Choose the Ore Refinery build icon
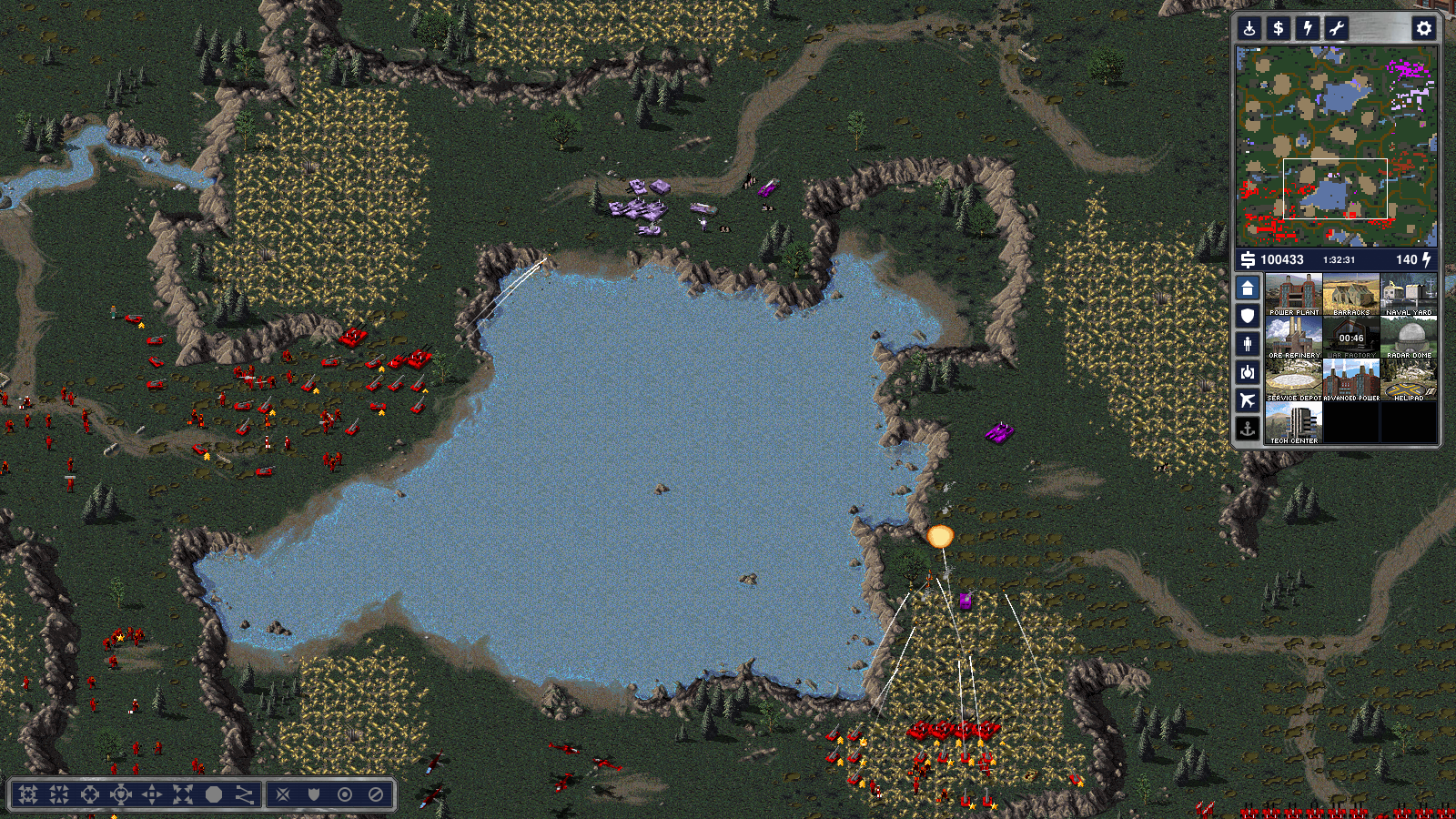This screenshot has height=819, width=1456. pyautogui.click(x=1293, y=337)
